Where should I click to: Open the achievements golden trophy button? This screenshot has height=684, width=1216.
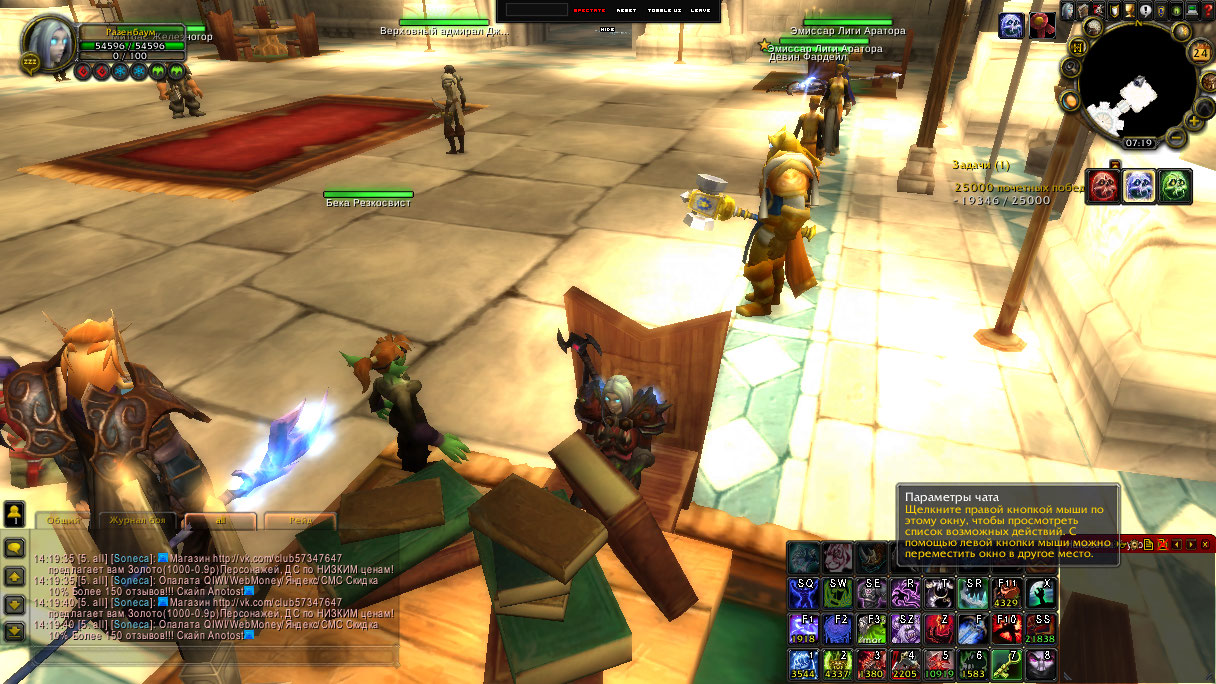coord(1129,10)
